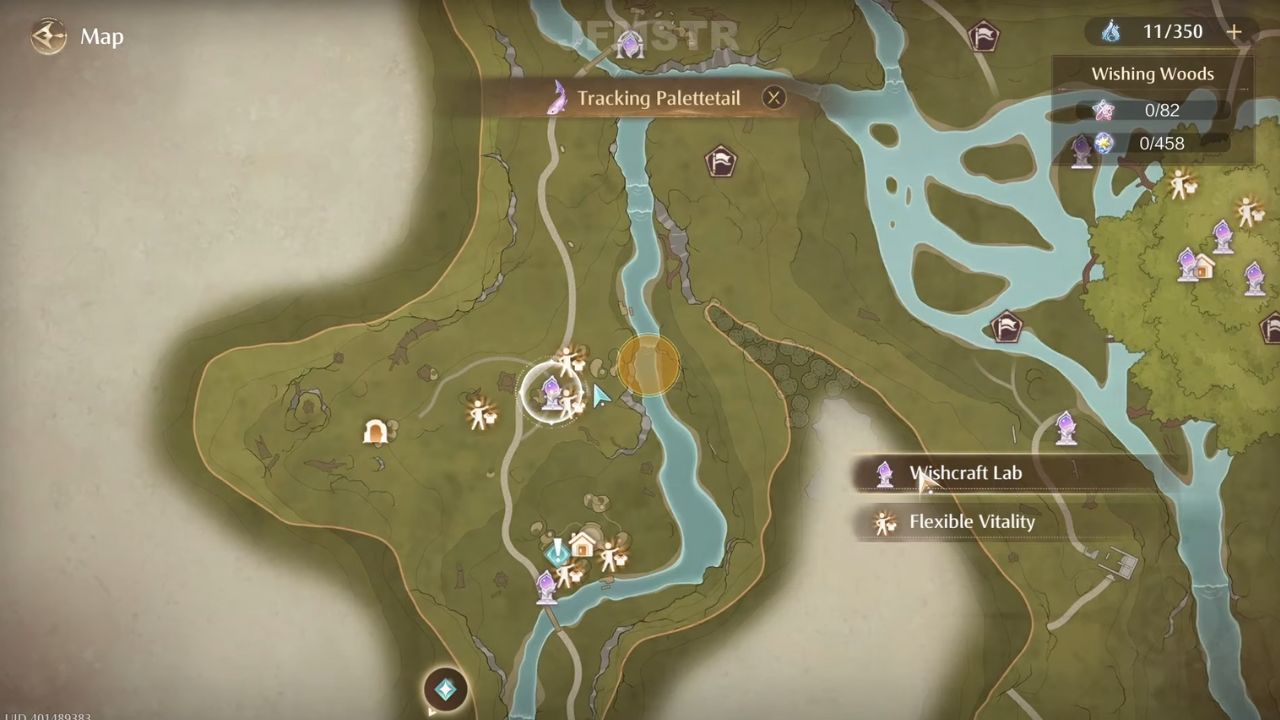Click the Flexible Vitality outfit icon
This screenshot has width=1280, height=720.
[884, 521]
